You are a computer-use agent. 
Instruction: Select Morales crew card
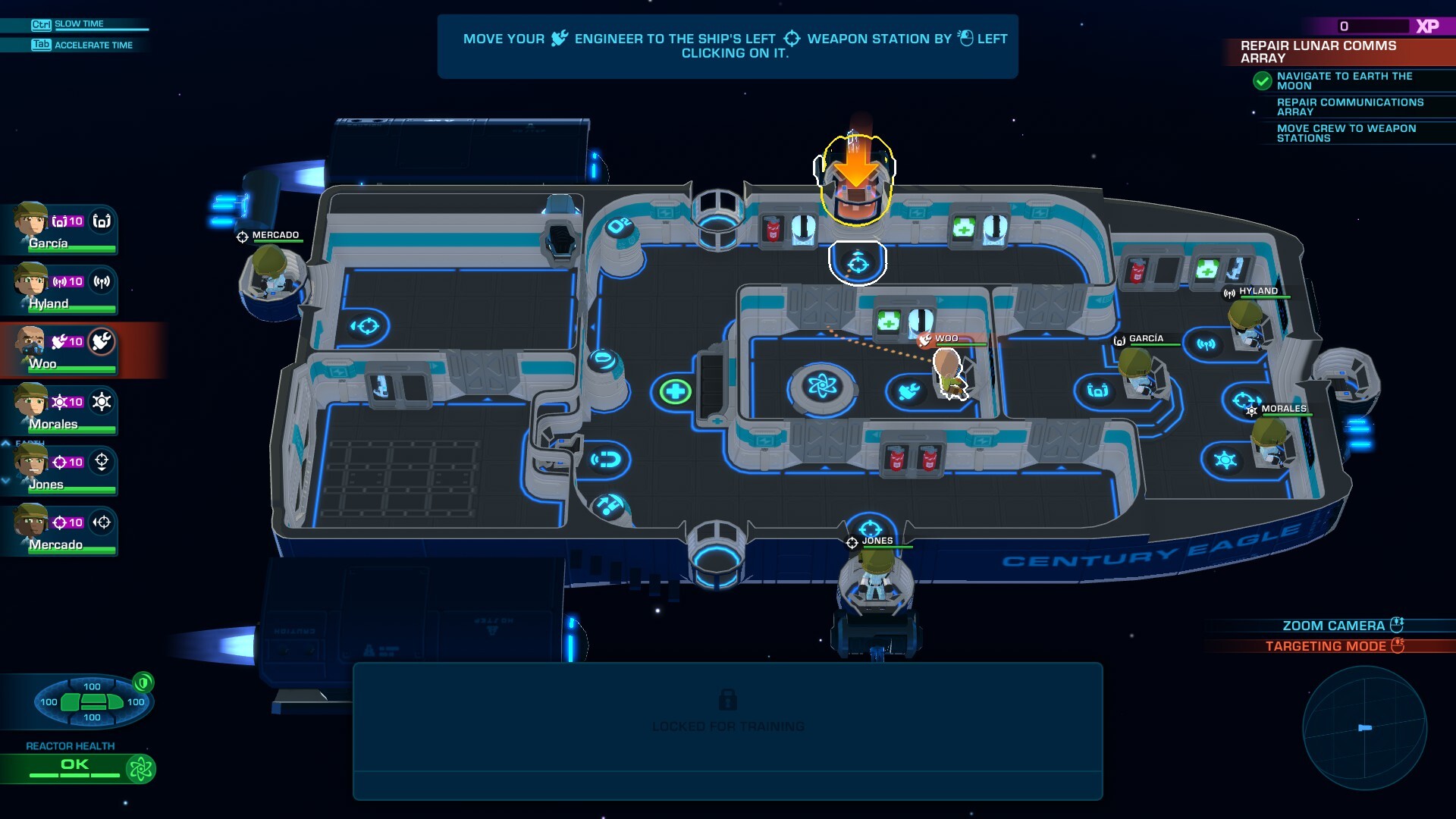click(59, 409)
